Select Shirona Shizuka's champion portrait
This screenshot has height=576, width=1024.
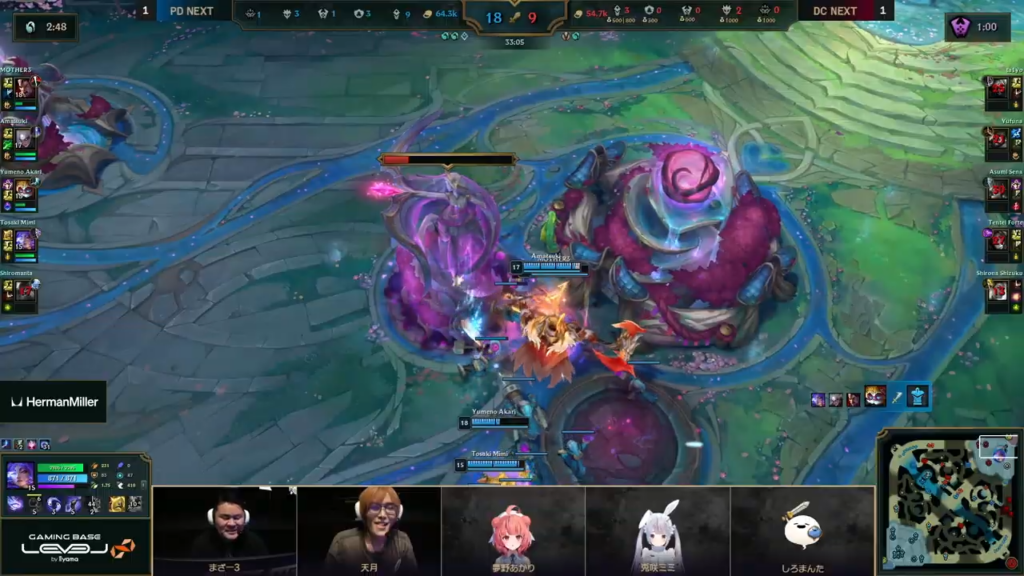coord(998,291)
